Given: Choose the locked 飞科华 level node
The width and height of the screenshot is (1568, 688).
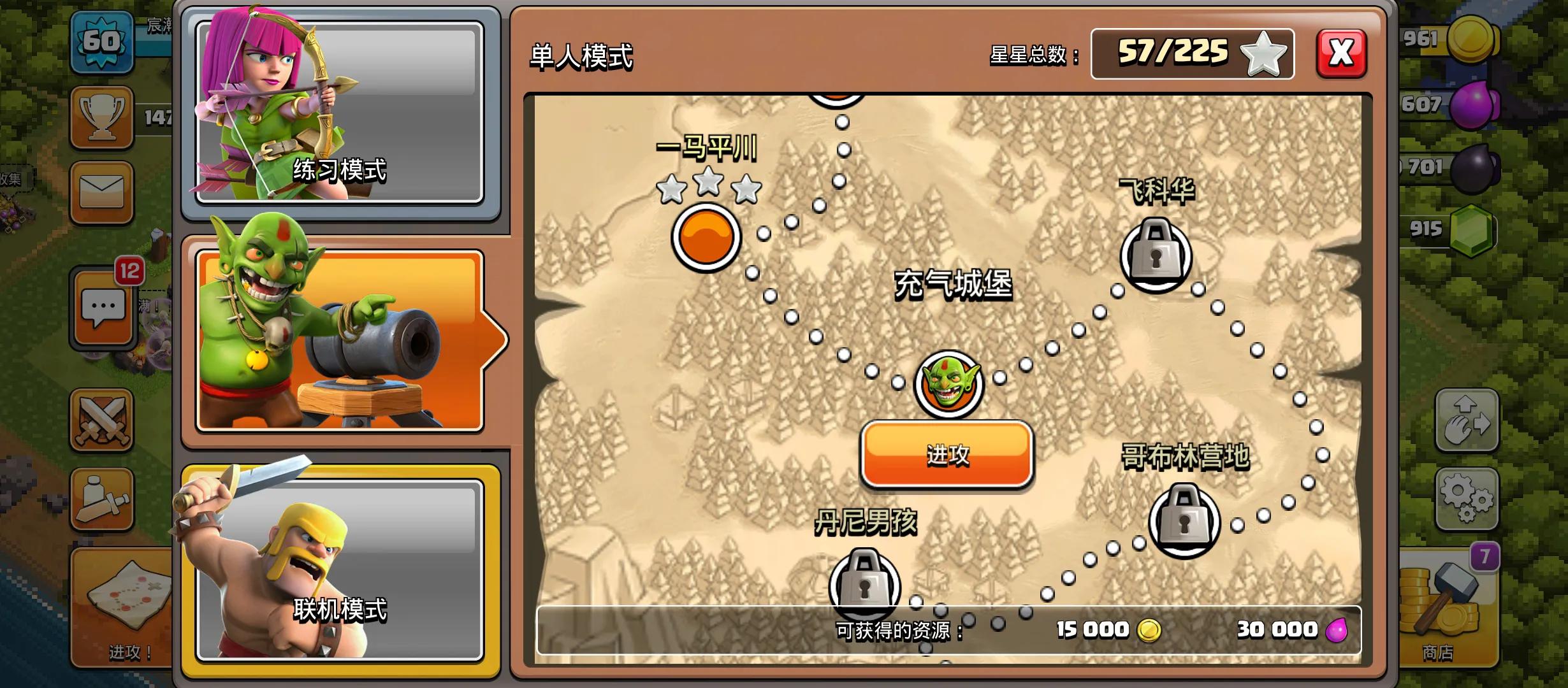Looking at the screenshot, I should pos(1156,256).
